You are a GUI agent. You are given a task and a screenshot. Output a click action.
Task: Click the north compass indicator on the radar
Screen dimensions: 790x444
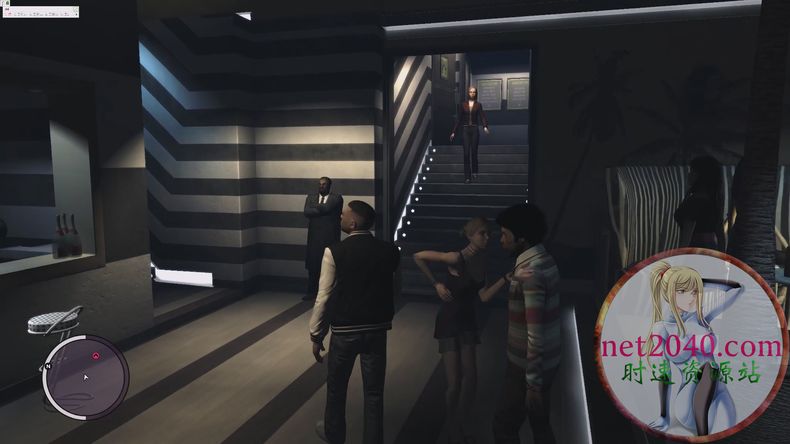tap(47, 368)
